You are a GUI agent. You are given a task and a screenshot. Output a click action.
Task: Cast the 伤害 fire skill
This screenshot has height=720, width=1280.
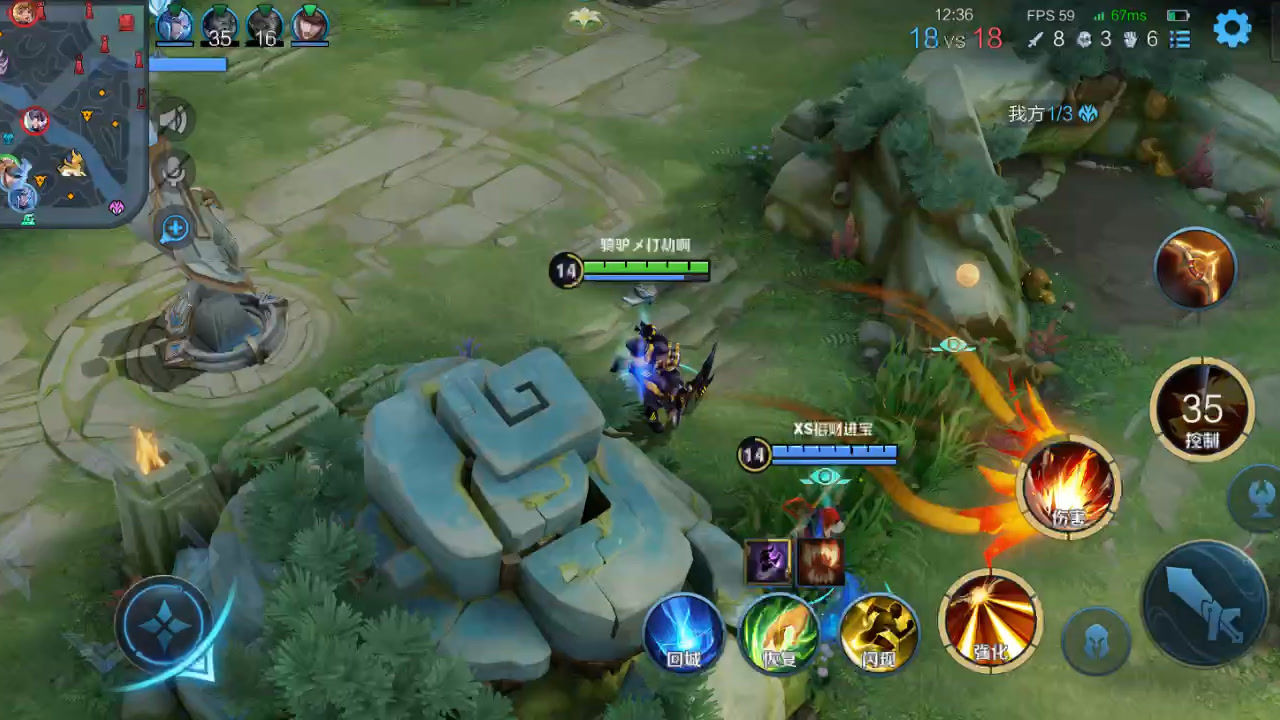pyautogui.click(x=1069, y=487)
